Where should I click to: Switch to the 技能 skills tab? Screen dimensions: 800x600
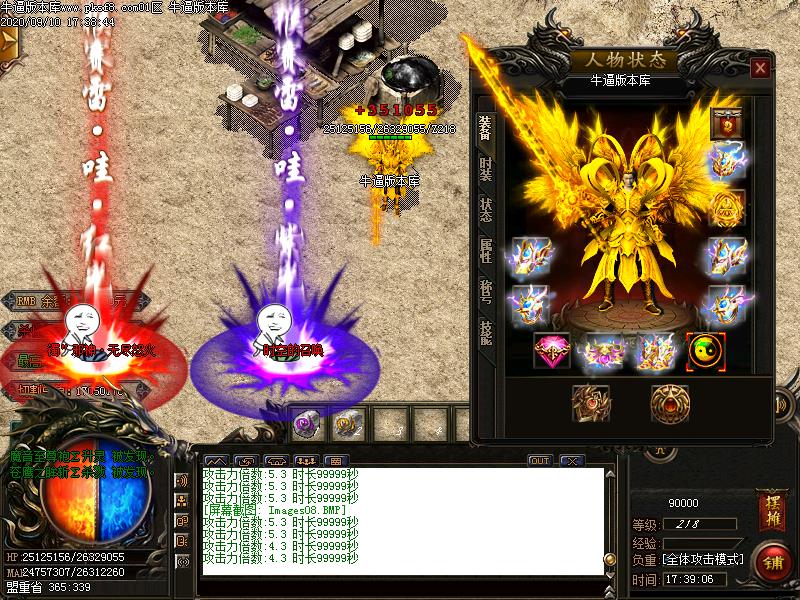486,334
